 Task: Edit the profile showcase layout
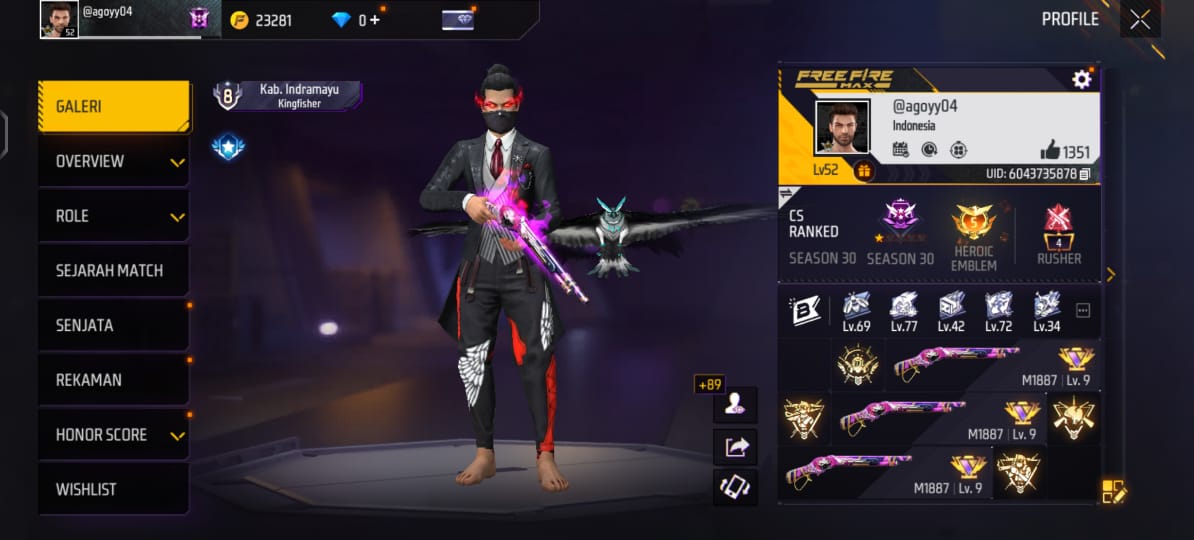[1113, 491]
